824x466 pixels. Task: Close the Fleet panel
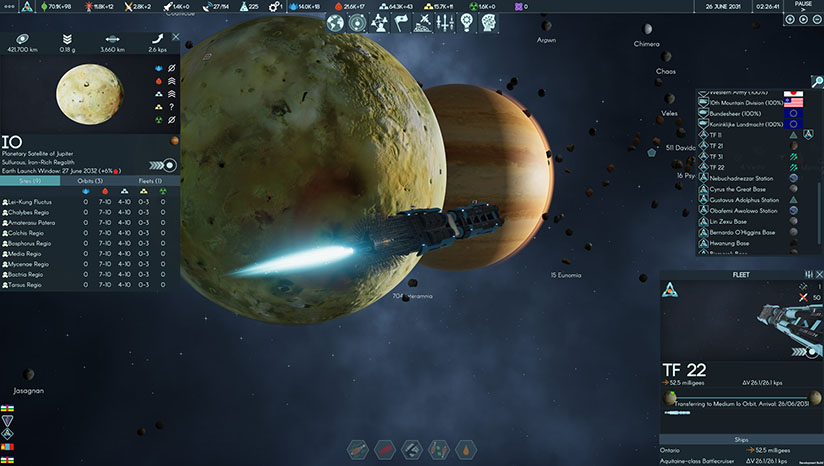pos(819,274)
